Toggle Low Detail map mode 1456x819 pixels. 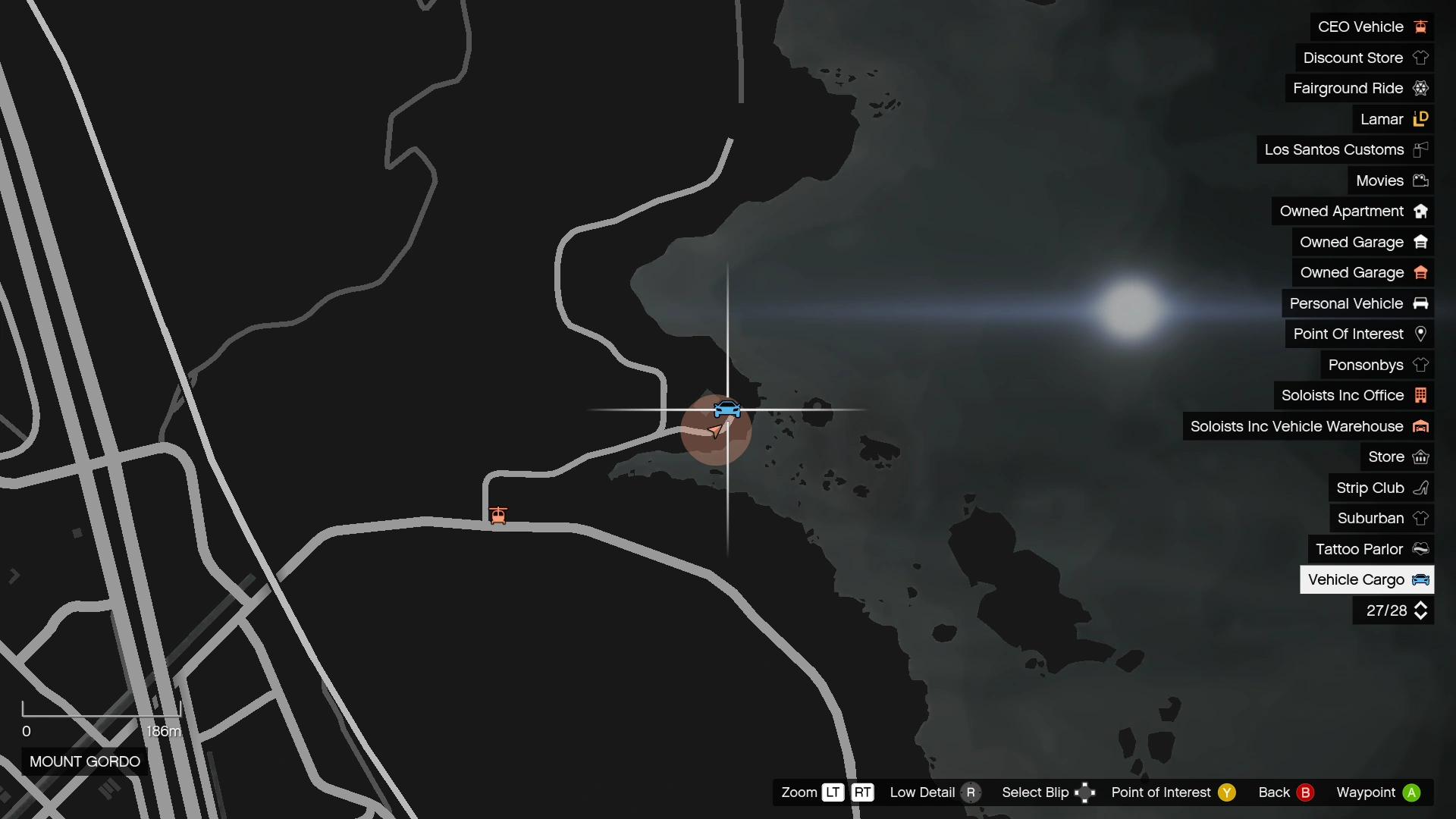click(972, 792)
